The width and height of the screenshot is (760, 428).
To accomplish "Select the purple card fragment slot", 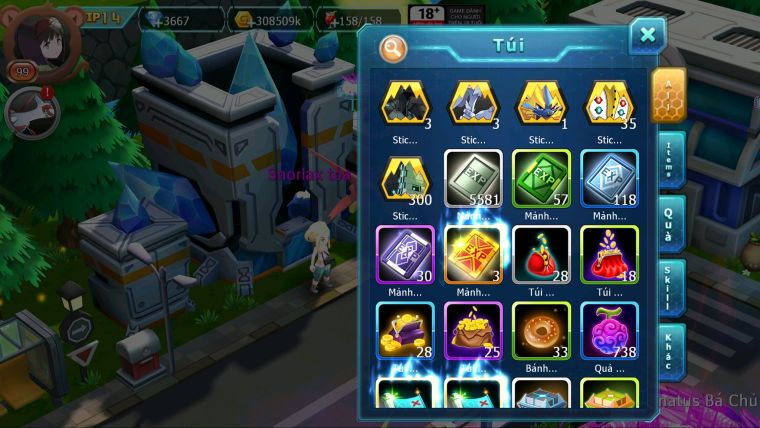I will pyautogui.click(x=405, y=254).
